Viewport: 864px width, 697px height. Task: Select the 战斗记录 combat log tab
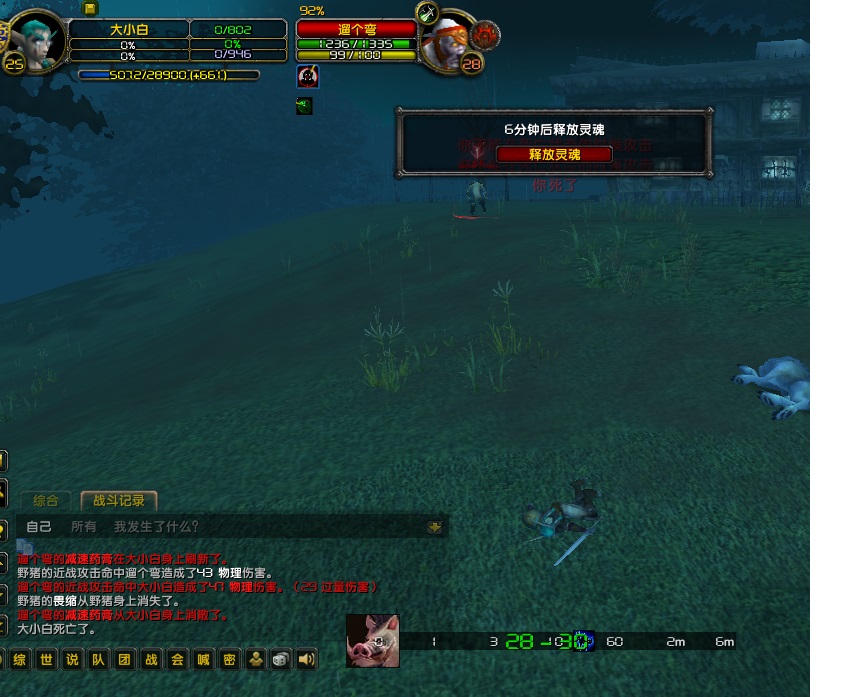coord(119,501)
